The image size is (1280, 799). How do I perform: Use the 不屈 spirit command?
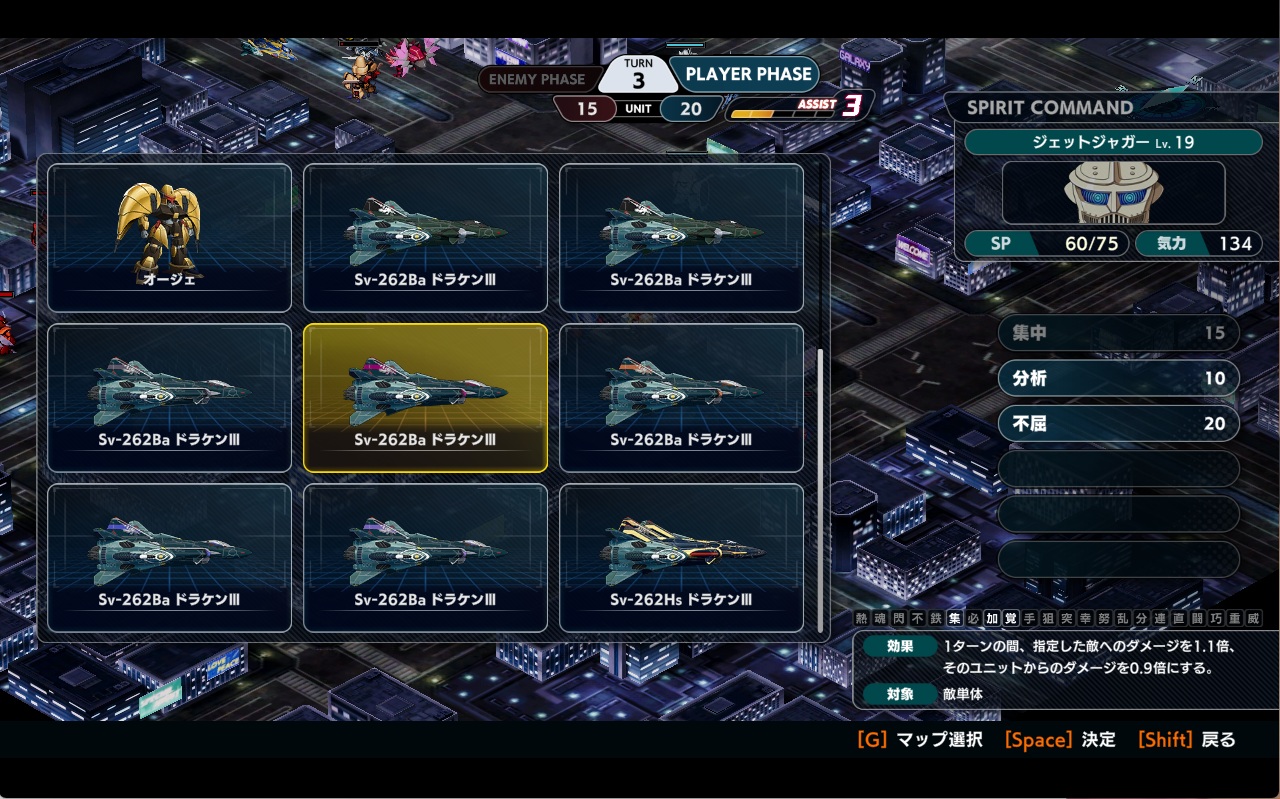pyautogui.click(x=1118, y=424)
